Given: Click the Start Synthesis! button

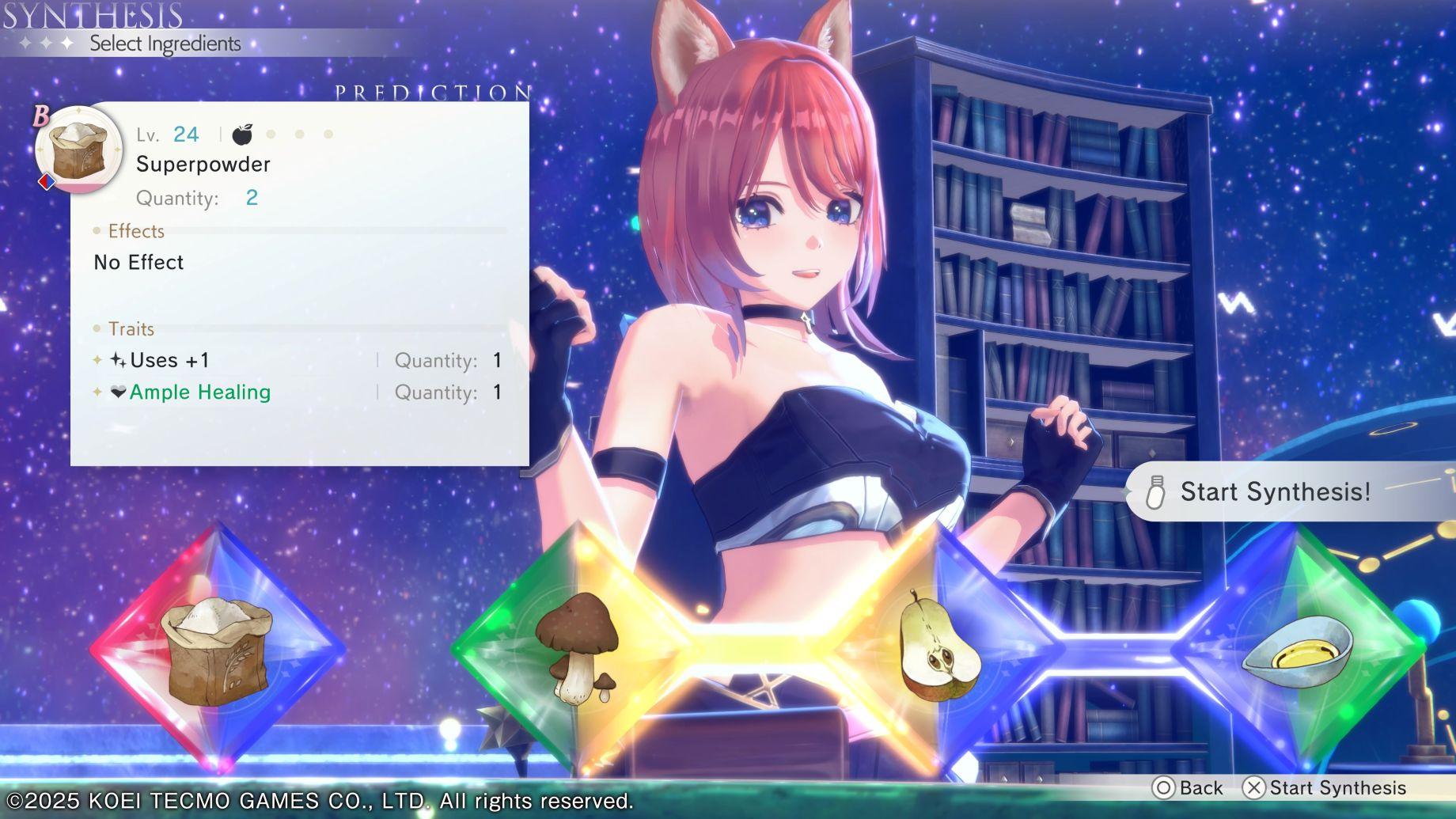Looking at the screenshot, I should click(x=1274, y=492).
